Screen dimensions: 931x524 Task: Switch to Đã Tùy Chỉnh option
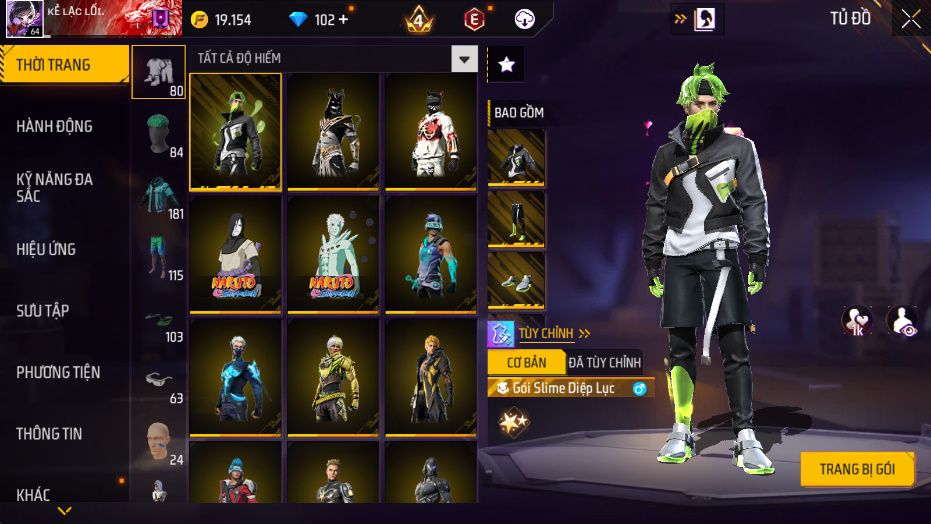click(604, 362)
